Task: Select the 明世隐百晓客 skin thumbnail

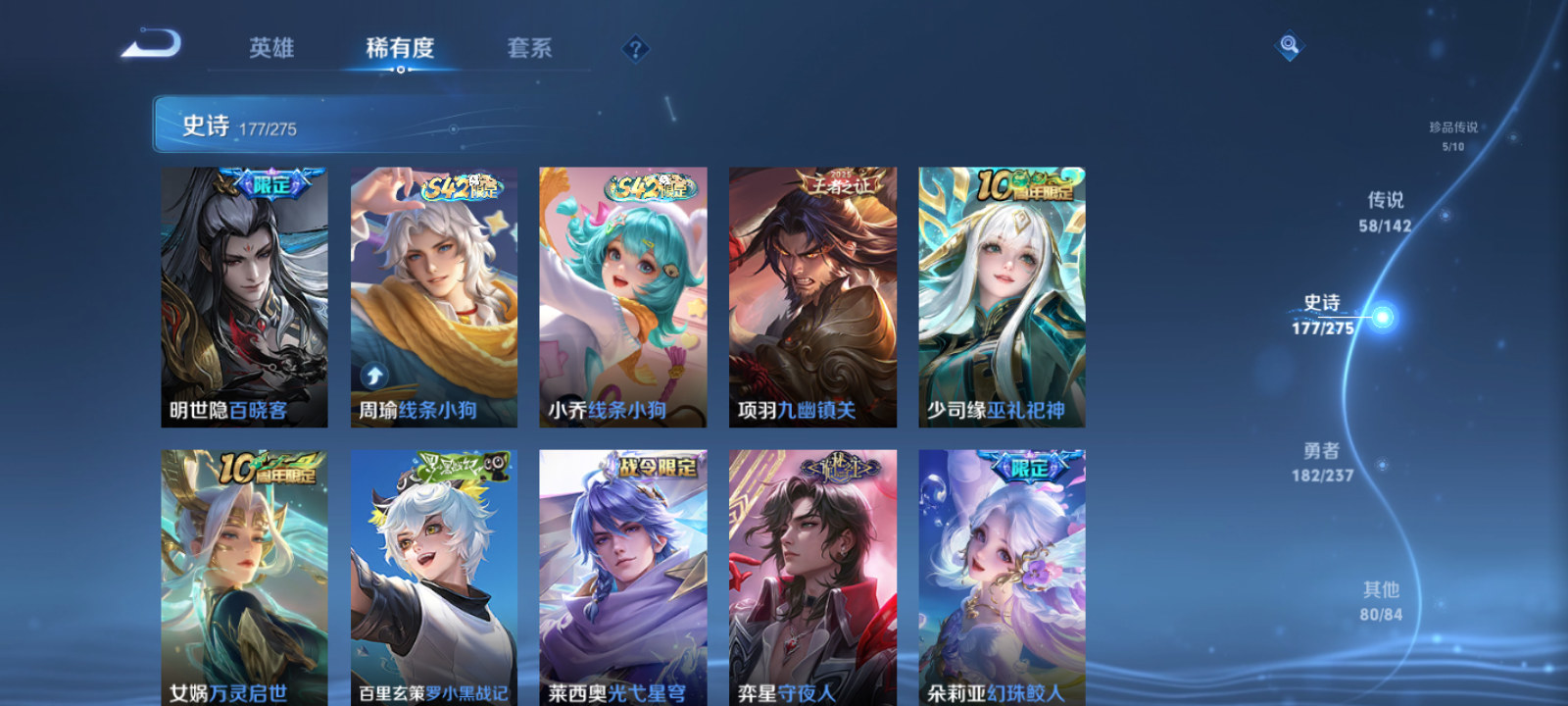Action: (x=244, y=294)
